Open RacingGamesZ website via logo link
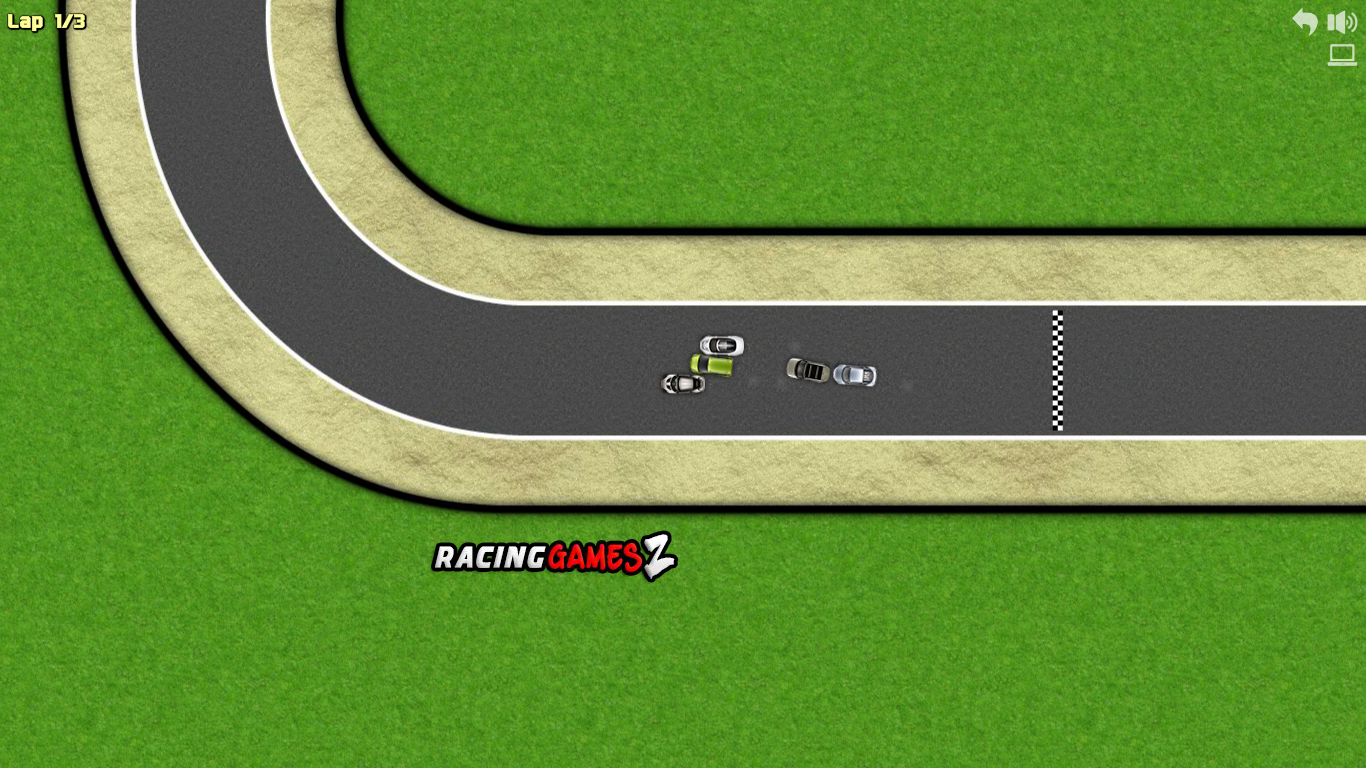 [555, 557]
